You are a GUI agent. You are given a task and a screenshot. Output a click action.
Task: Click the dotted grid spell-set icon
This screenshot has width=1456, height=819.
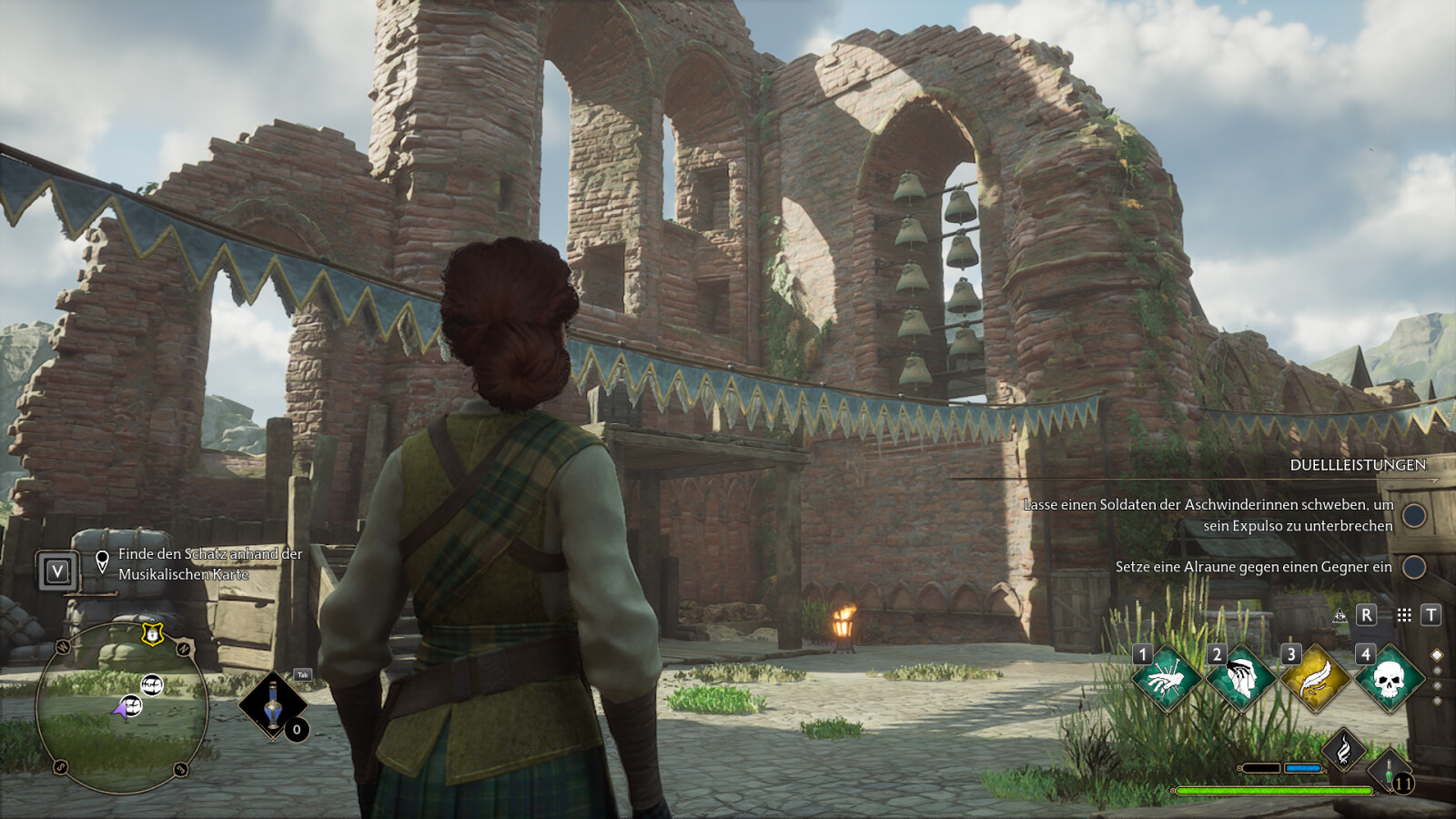pos(1404,615)
